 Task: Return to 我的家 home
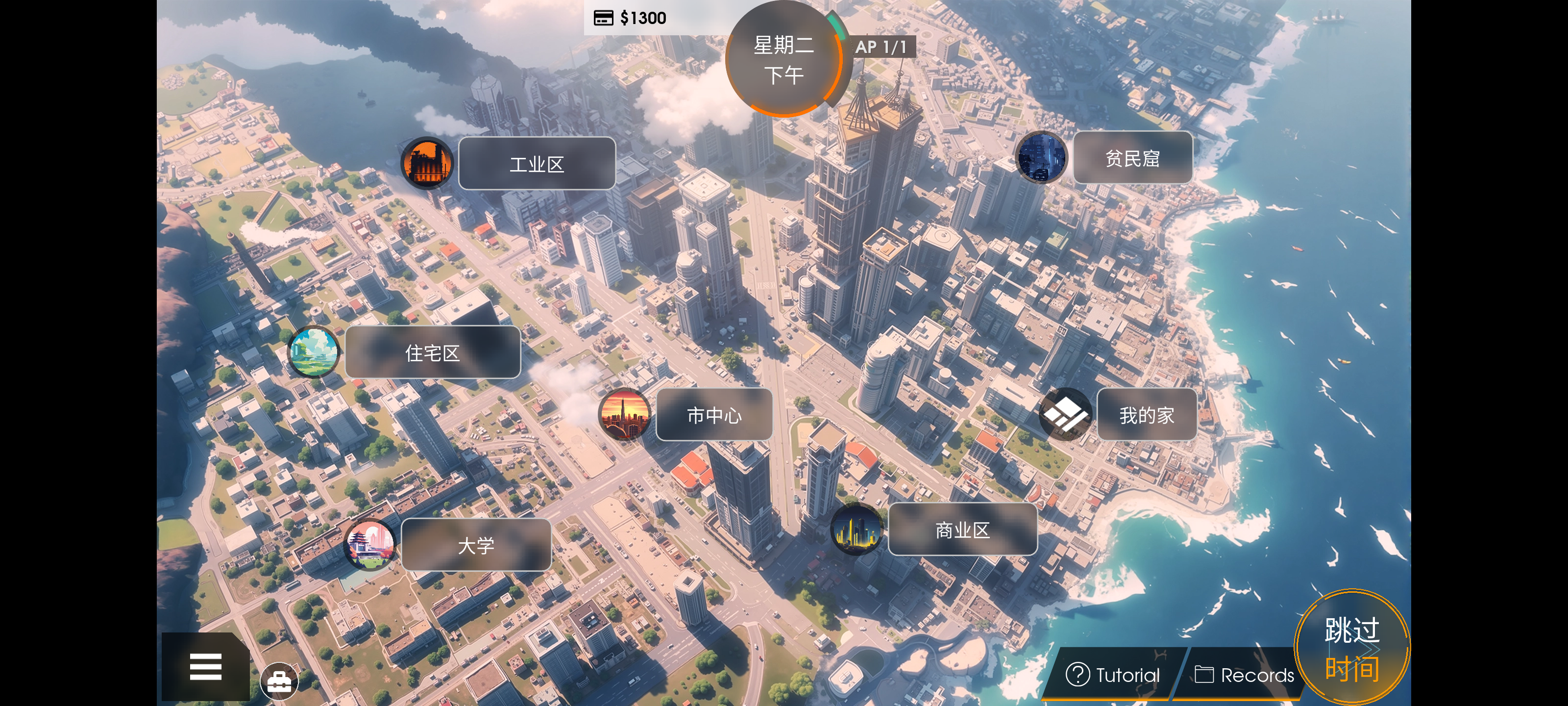(1146, 415)
